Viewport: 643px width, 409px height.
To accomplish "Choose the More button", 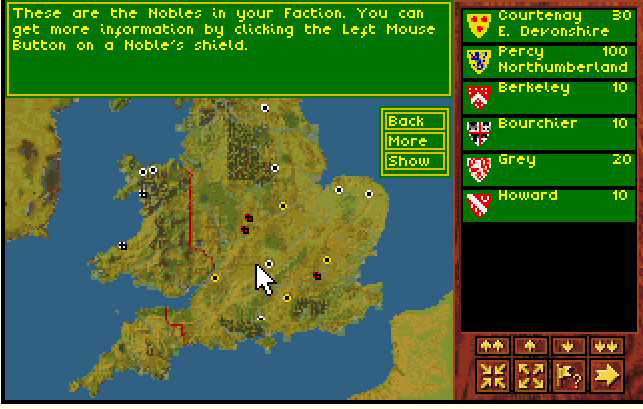I will click(x=407, y=141).
